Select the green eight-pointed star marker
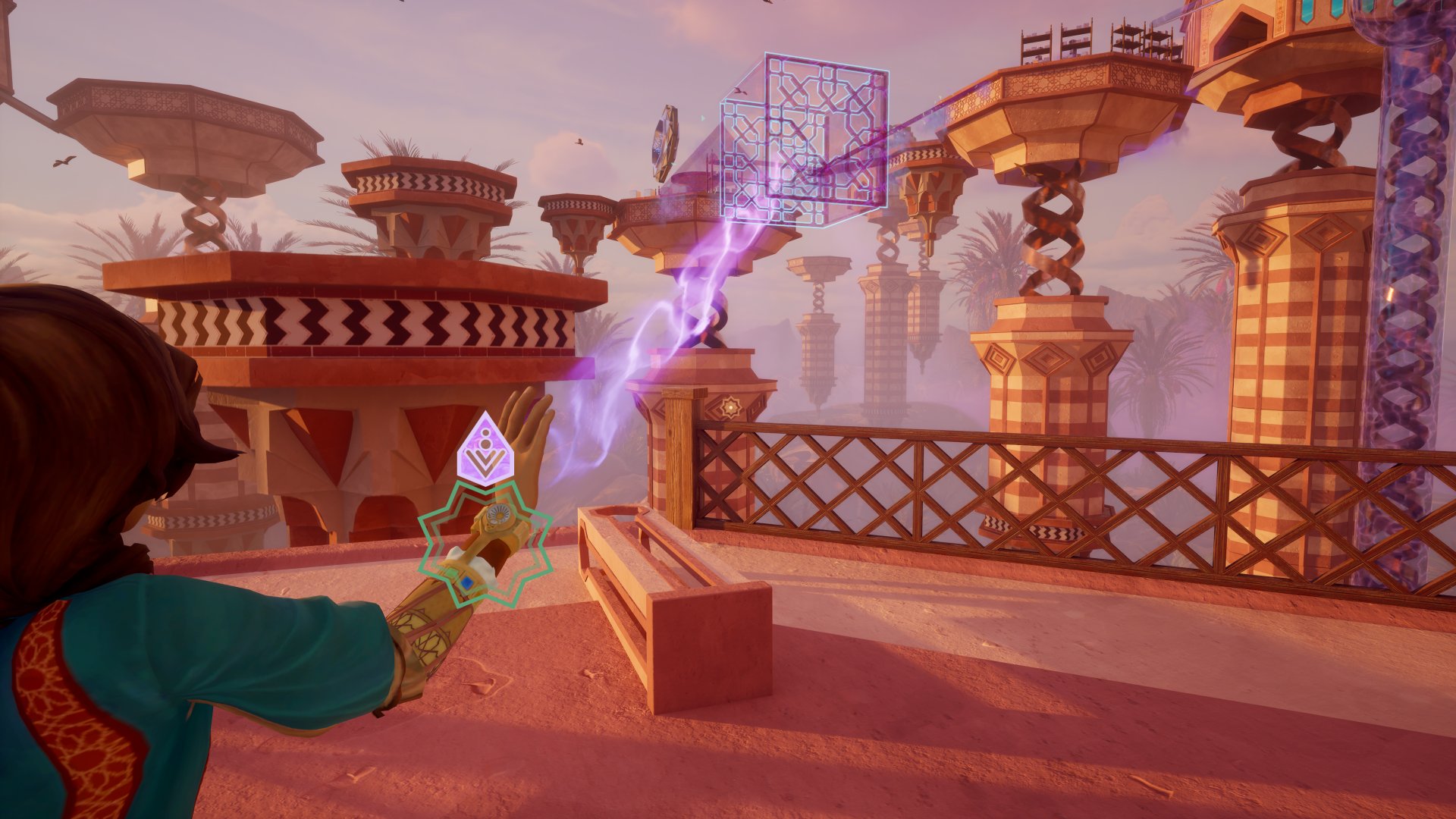 point(485,544)
